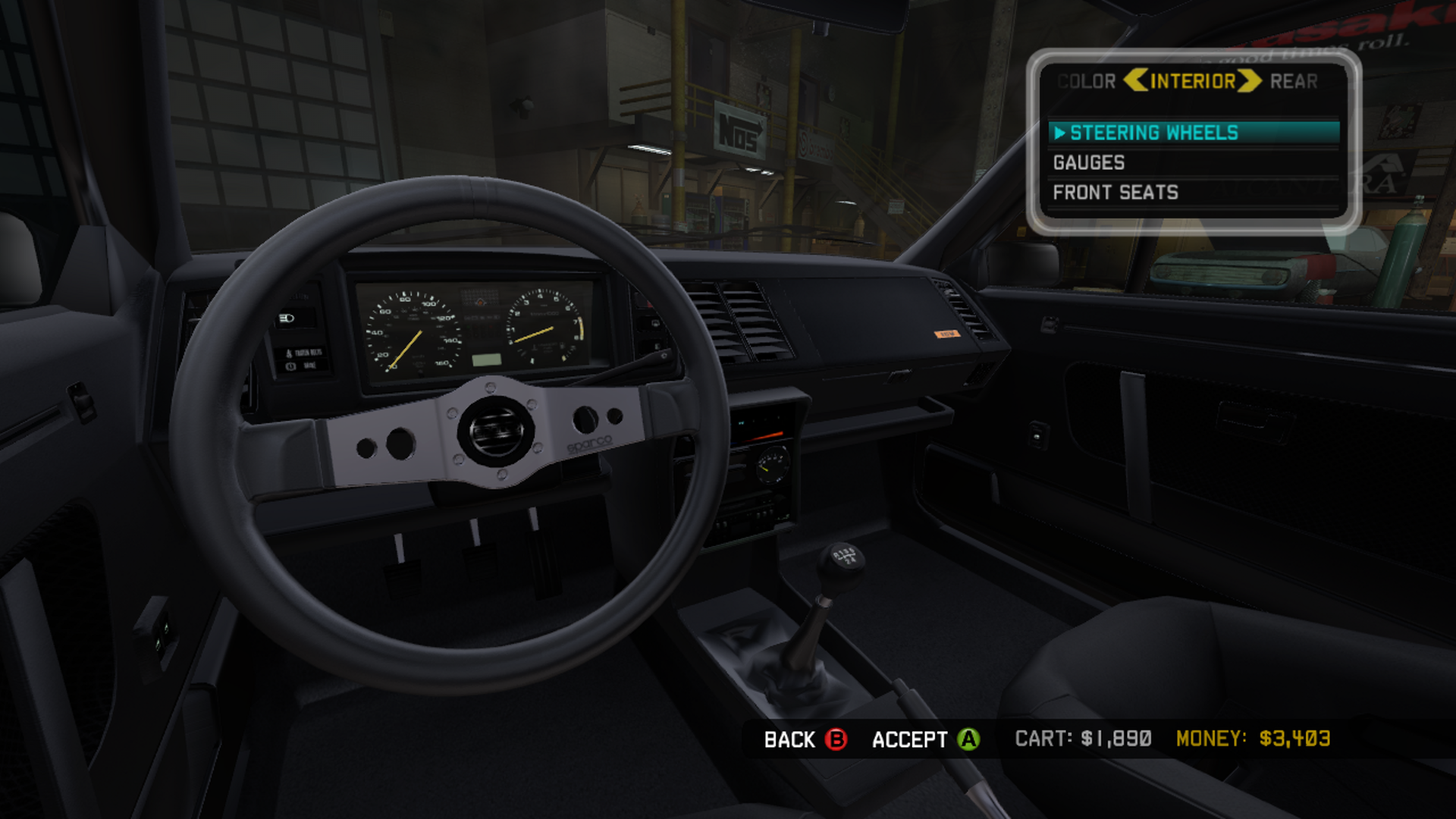The width and height of the screenshot is (1456, 819).
Task: Choose the Front Seats entry
Action: click(x=1116, y=193)
